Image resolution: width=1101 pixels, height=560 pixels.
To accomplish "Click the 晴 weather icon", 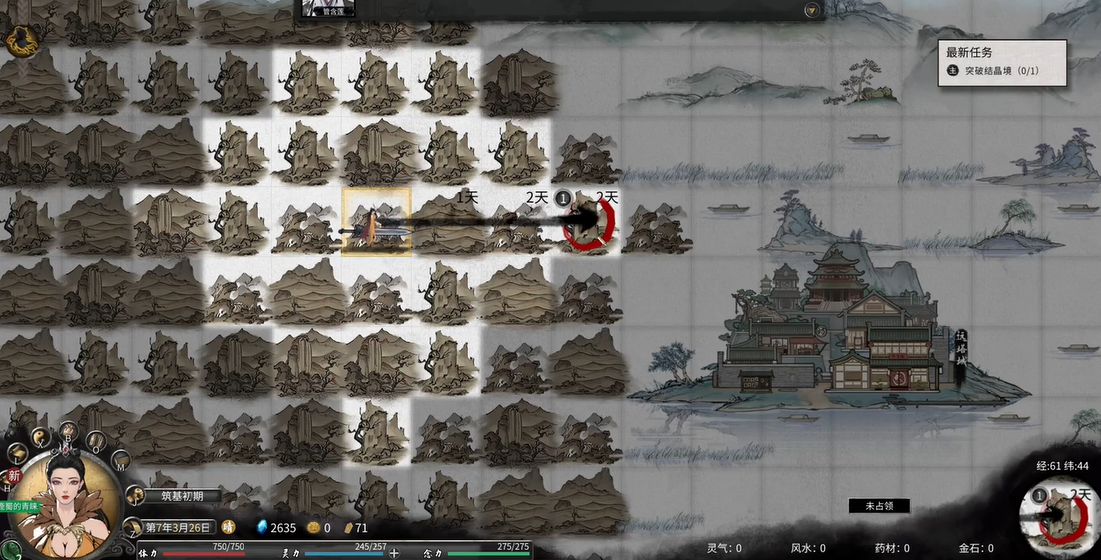I will [229, 527].
